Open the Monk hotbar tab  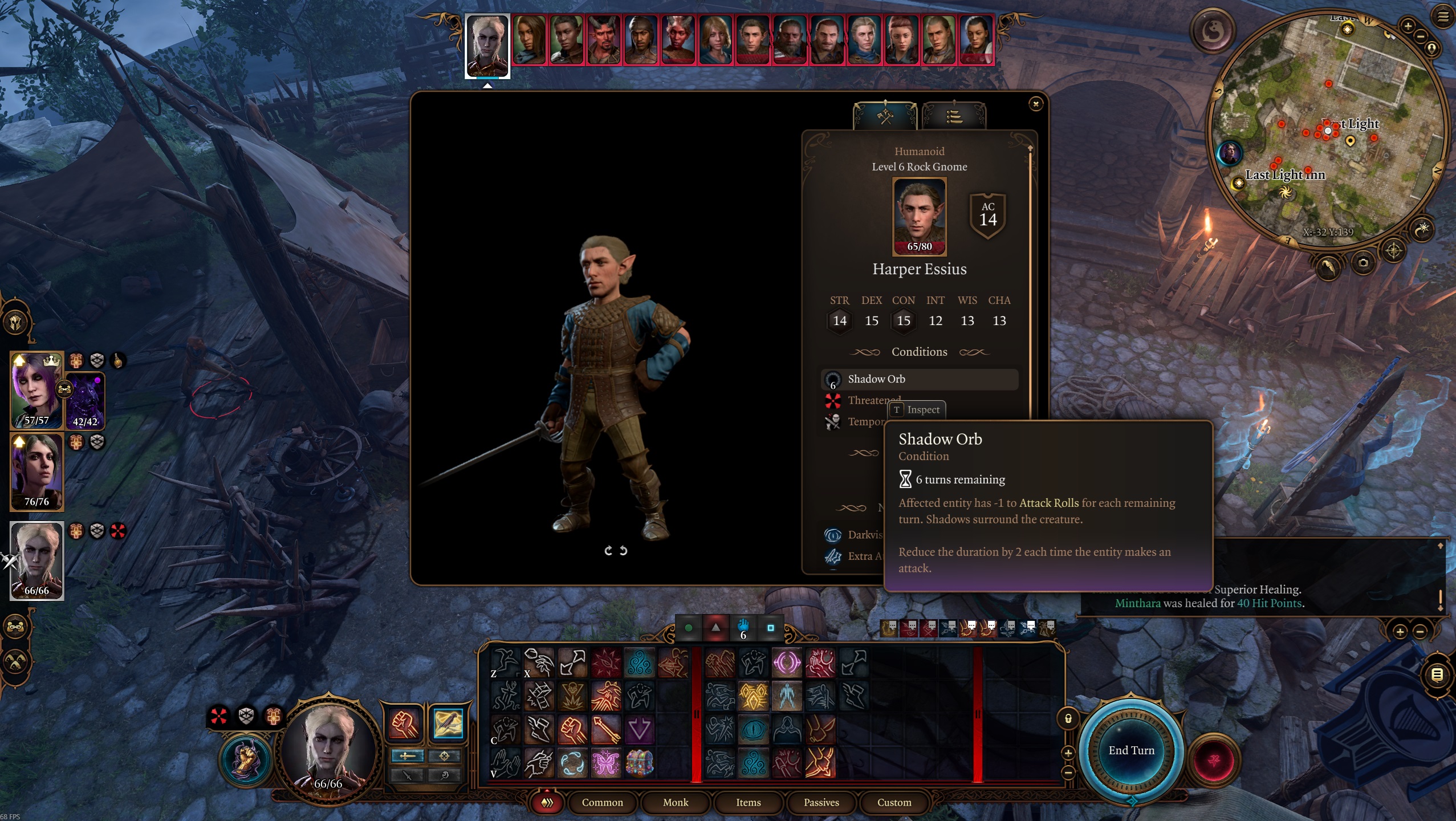pyautogui.click(x=676, y=802)
